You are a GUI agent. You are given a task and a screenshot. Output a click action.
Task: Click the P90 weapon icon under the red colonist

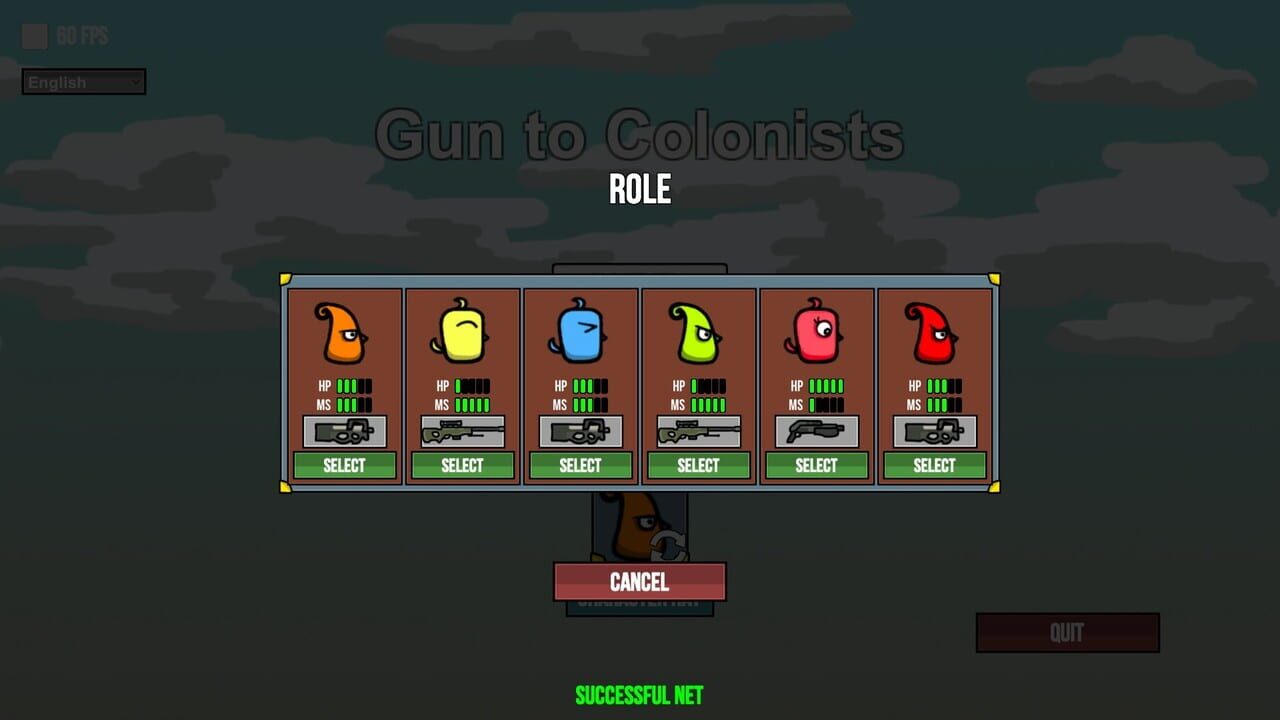pyautogui.click(x=935, y=431)
